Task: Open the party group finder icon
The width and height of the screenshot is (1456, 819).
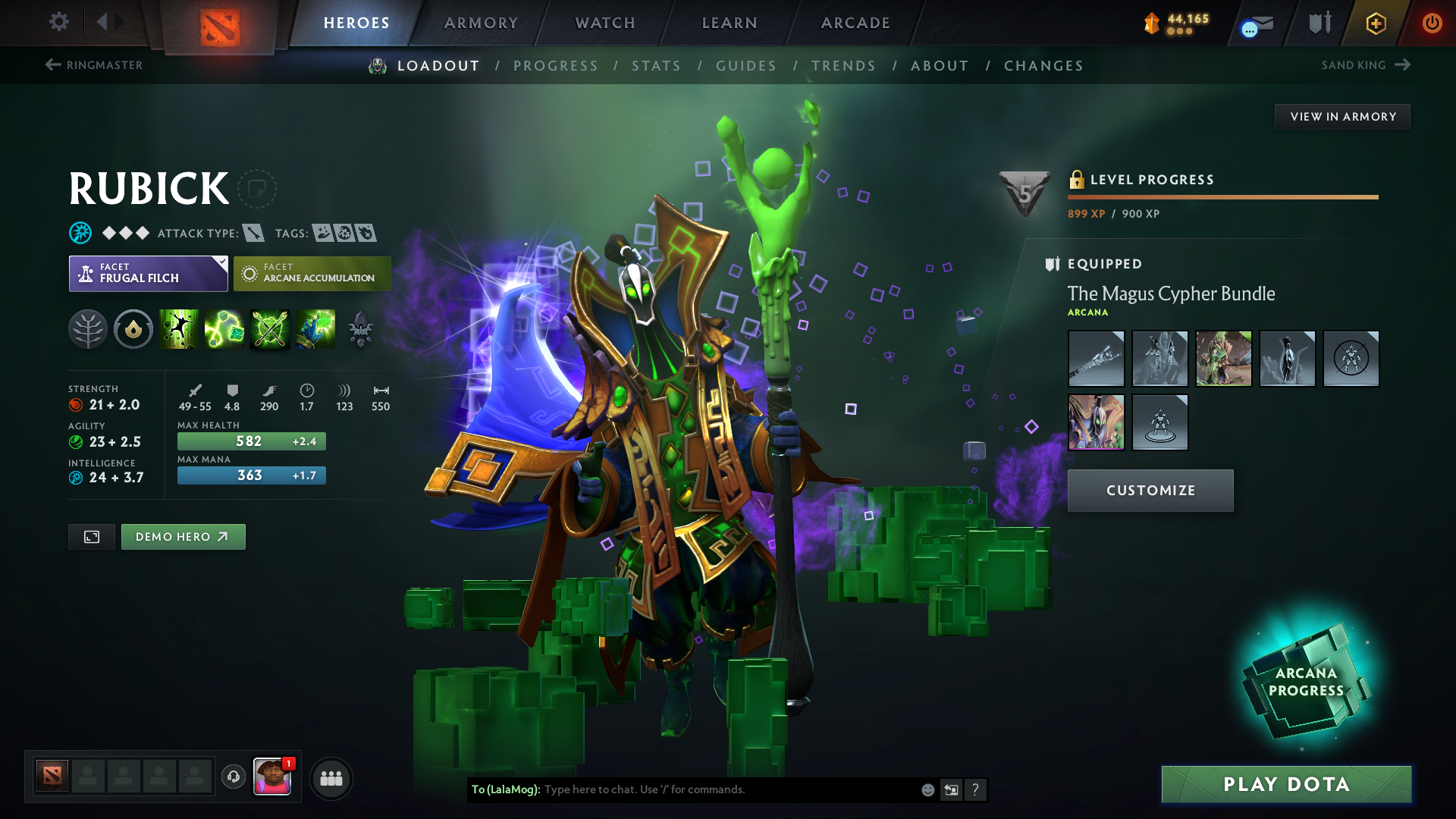Action: (x=331, y=777)
